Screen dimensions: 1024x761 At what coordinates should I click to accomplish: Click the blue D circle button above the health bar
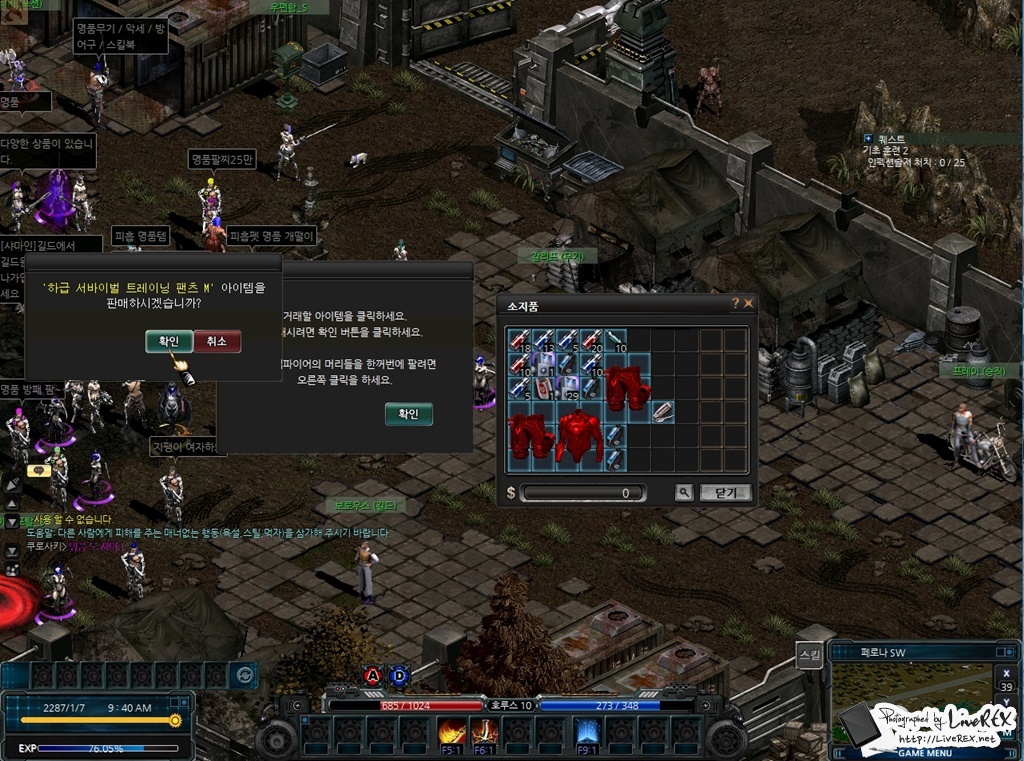click(399, 675)
